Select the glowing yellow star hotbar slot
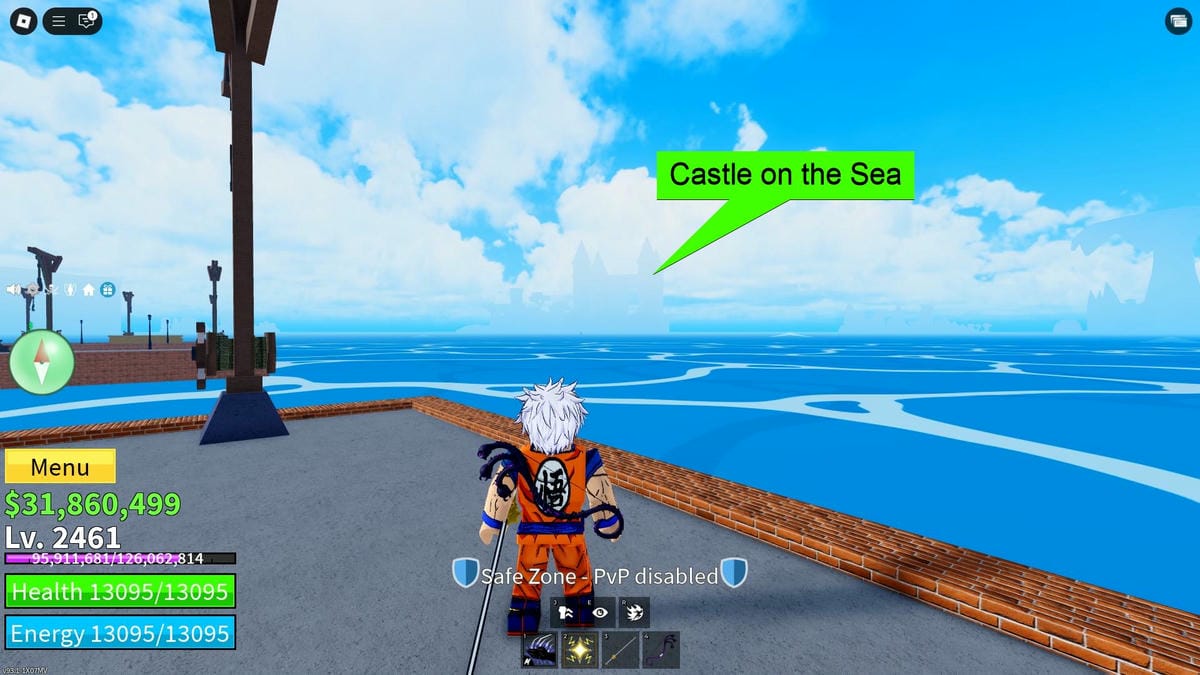 point(580,650)
